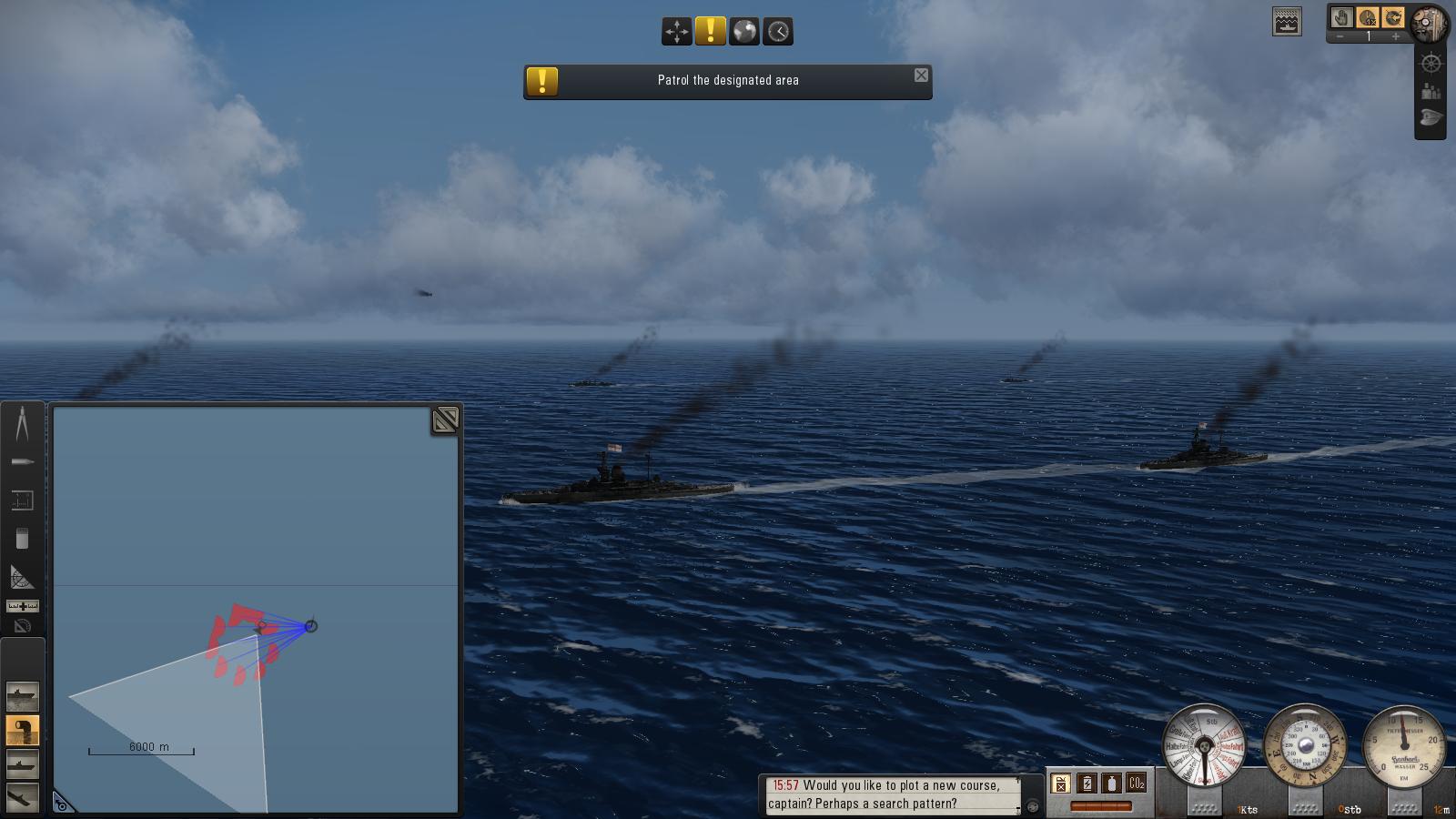Open the captain's cap icon
The width and height of the screenshot is (1456, 819).
[x=1431, y=118]
